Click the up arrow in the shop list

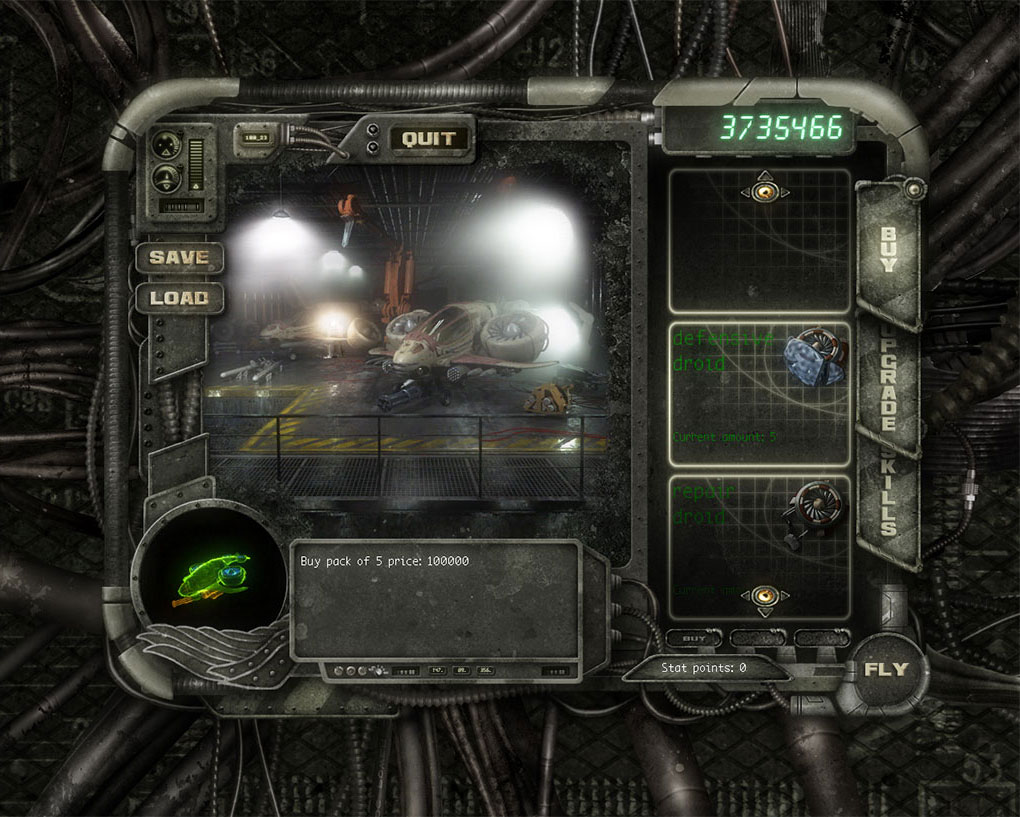pyautogui.click(x=765, y=191)
